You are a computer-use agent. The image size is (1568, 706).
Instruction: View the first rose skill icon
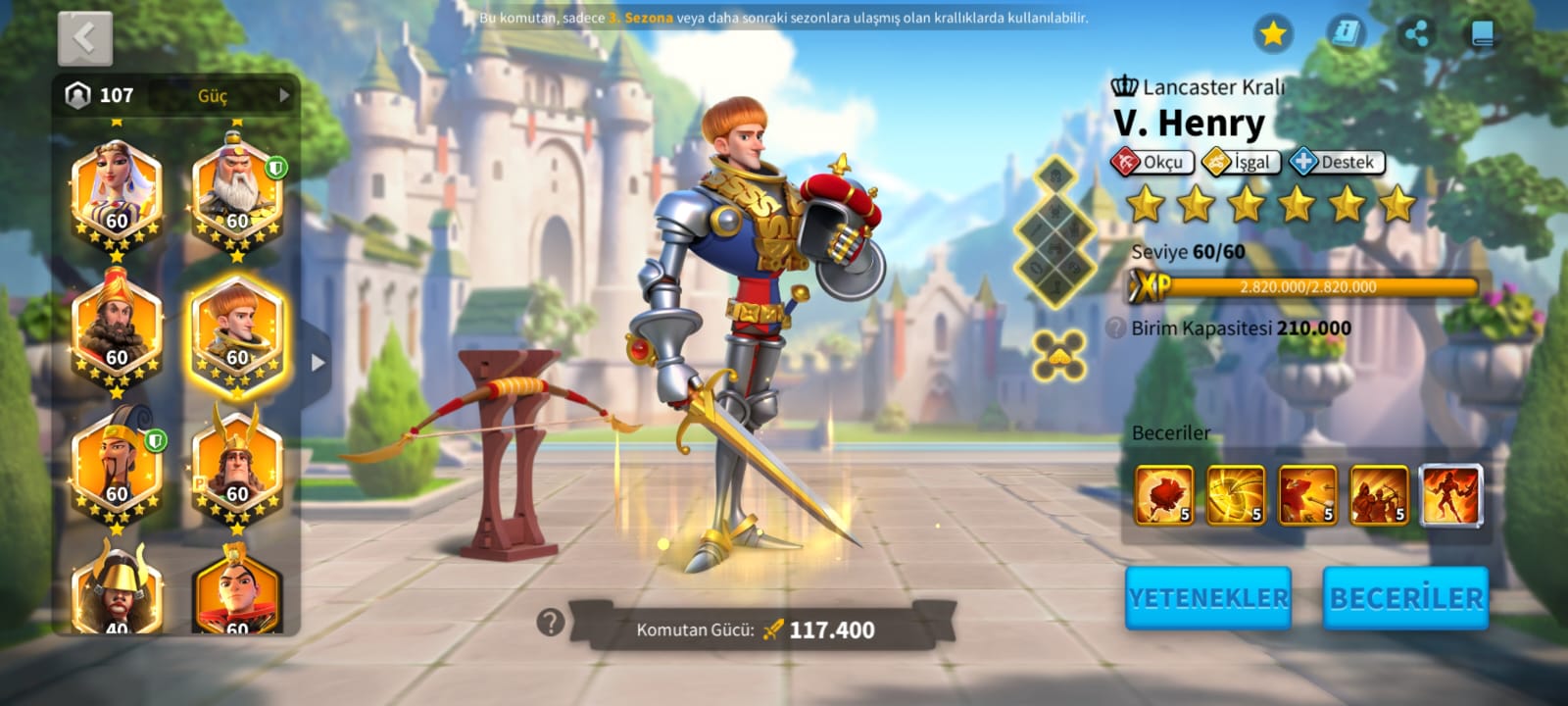(1164, 495)
